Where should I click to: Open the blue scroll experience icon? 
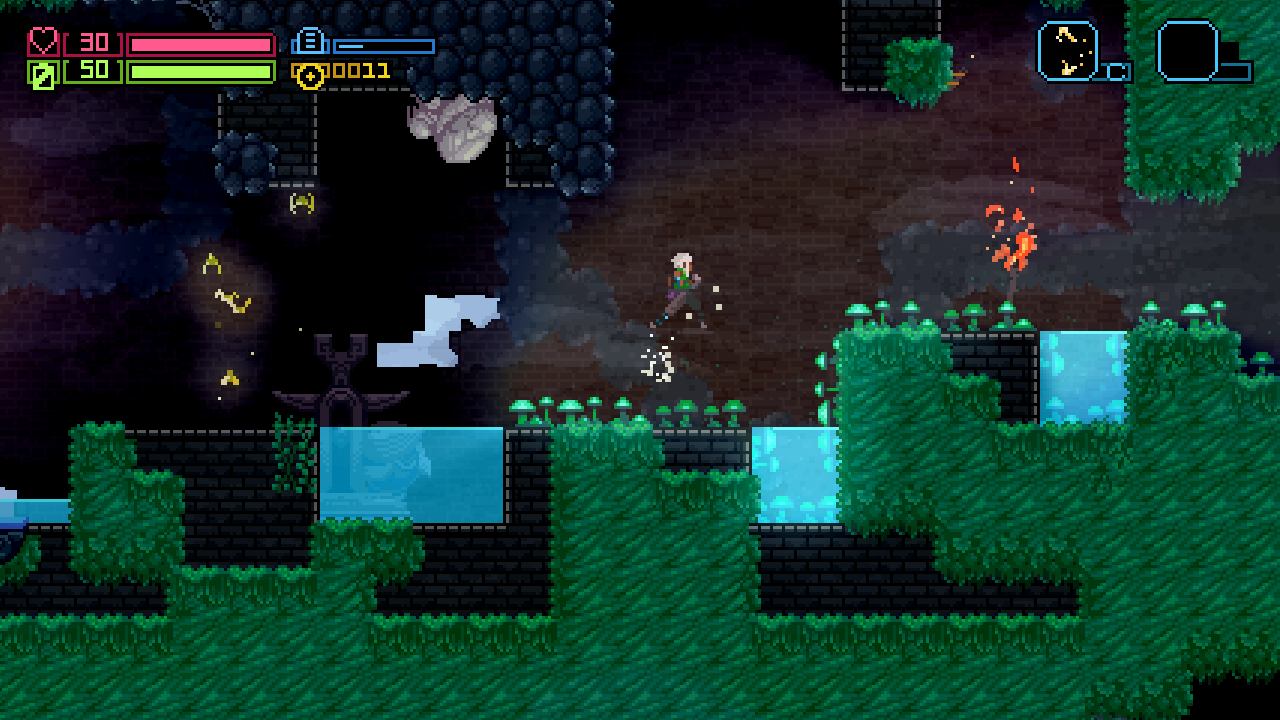(310, 42)
